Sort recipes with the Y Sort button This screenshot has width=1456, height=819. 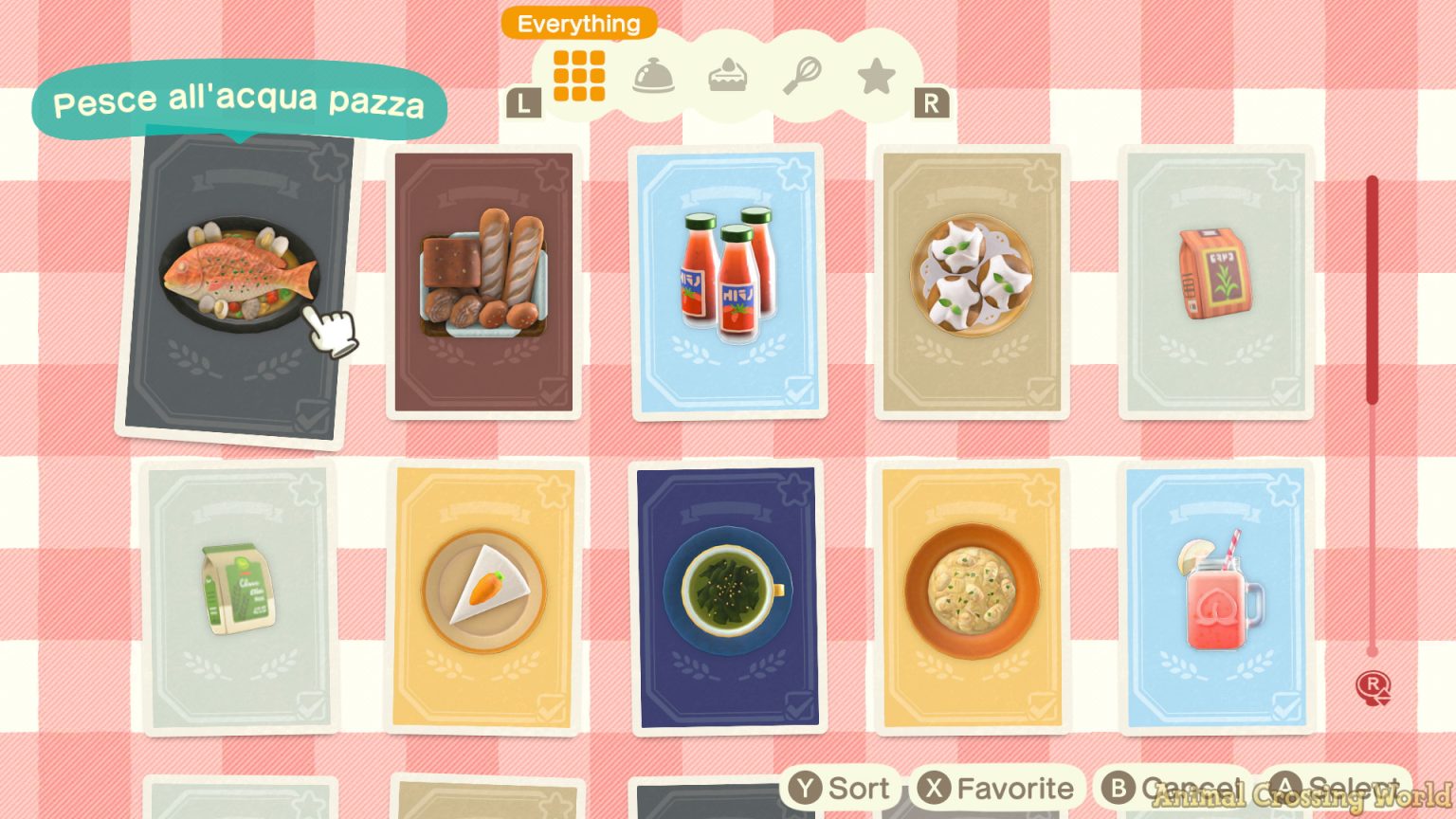click(x=842, y=788)
